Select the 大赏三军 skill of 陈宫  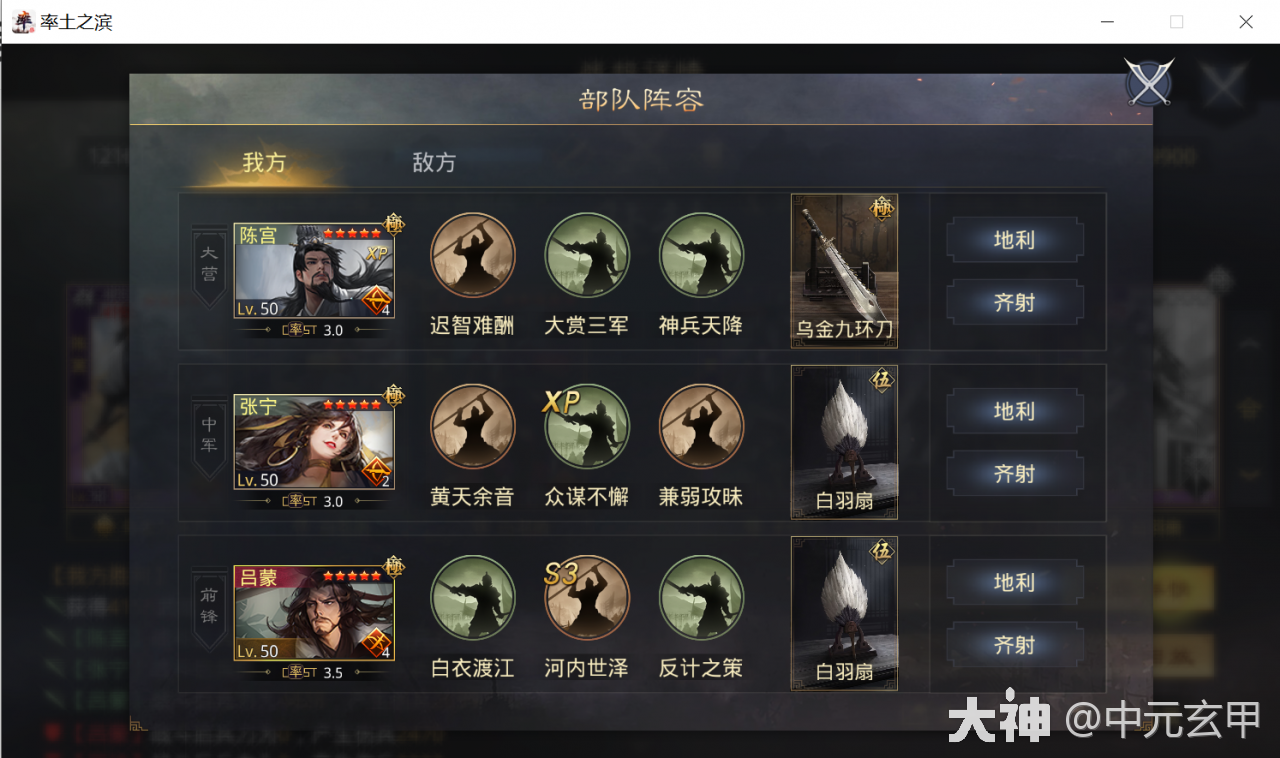point(587,256)
